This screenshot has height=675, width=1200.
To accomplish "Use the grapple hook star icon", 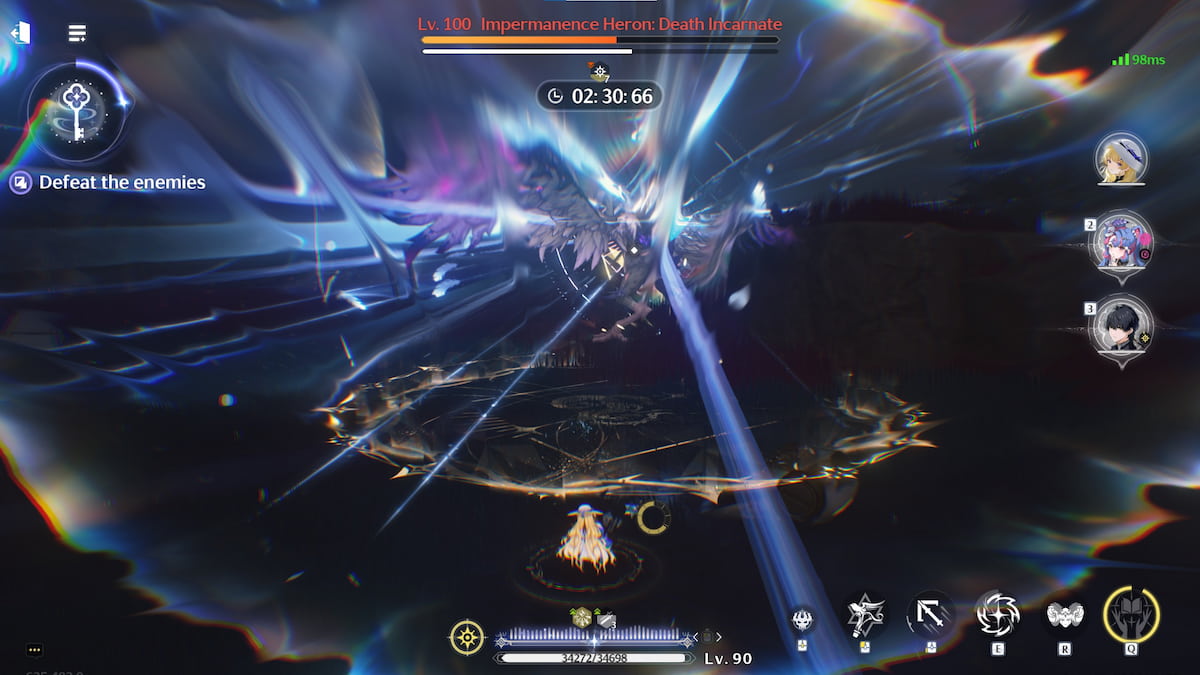I will [x=864, y=614].
